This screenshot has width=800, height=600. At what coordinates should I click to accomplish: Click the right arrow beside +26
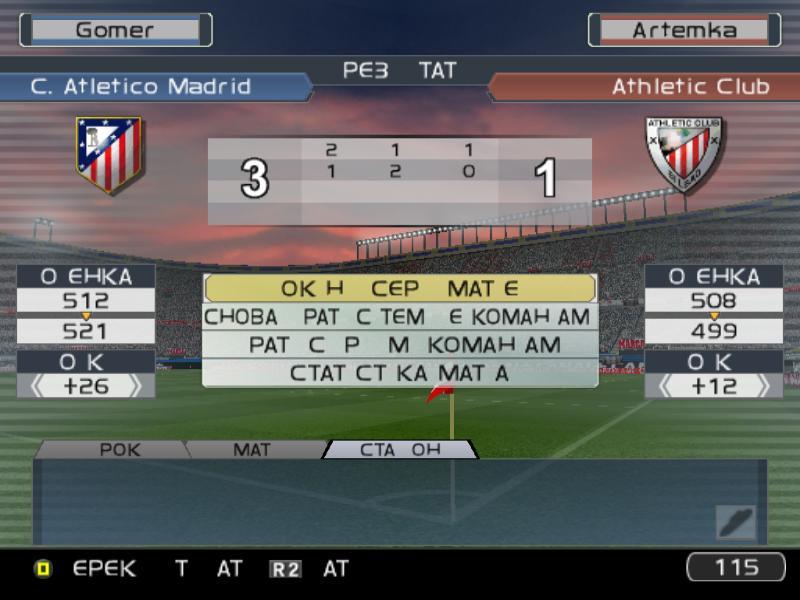pos(135,386)
